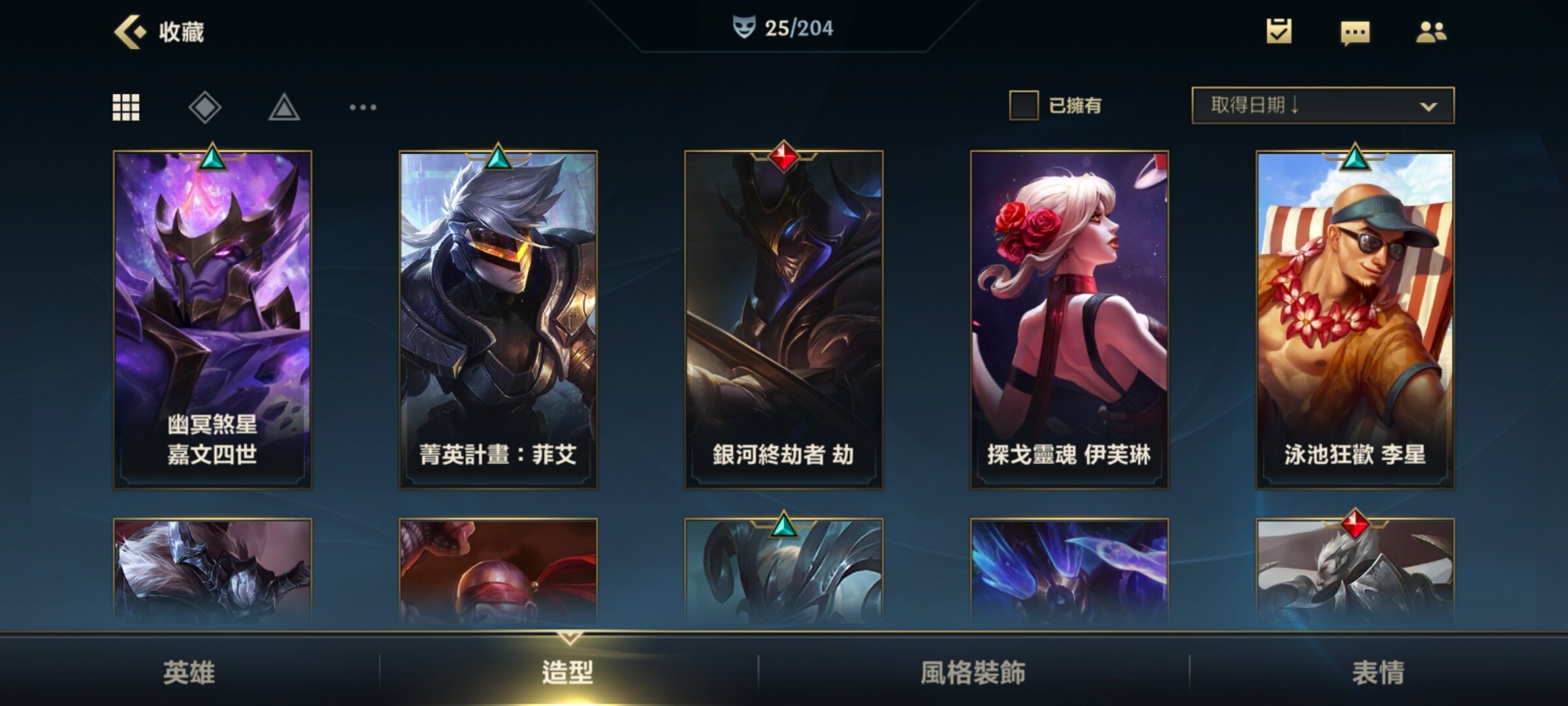Go back using the 收藏 back arrow
The image size is (1568, 706).
pyautogui.click(x=130, y=31)
